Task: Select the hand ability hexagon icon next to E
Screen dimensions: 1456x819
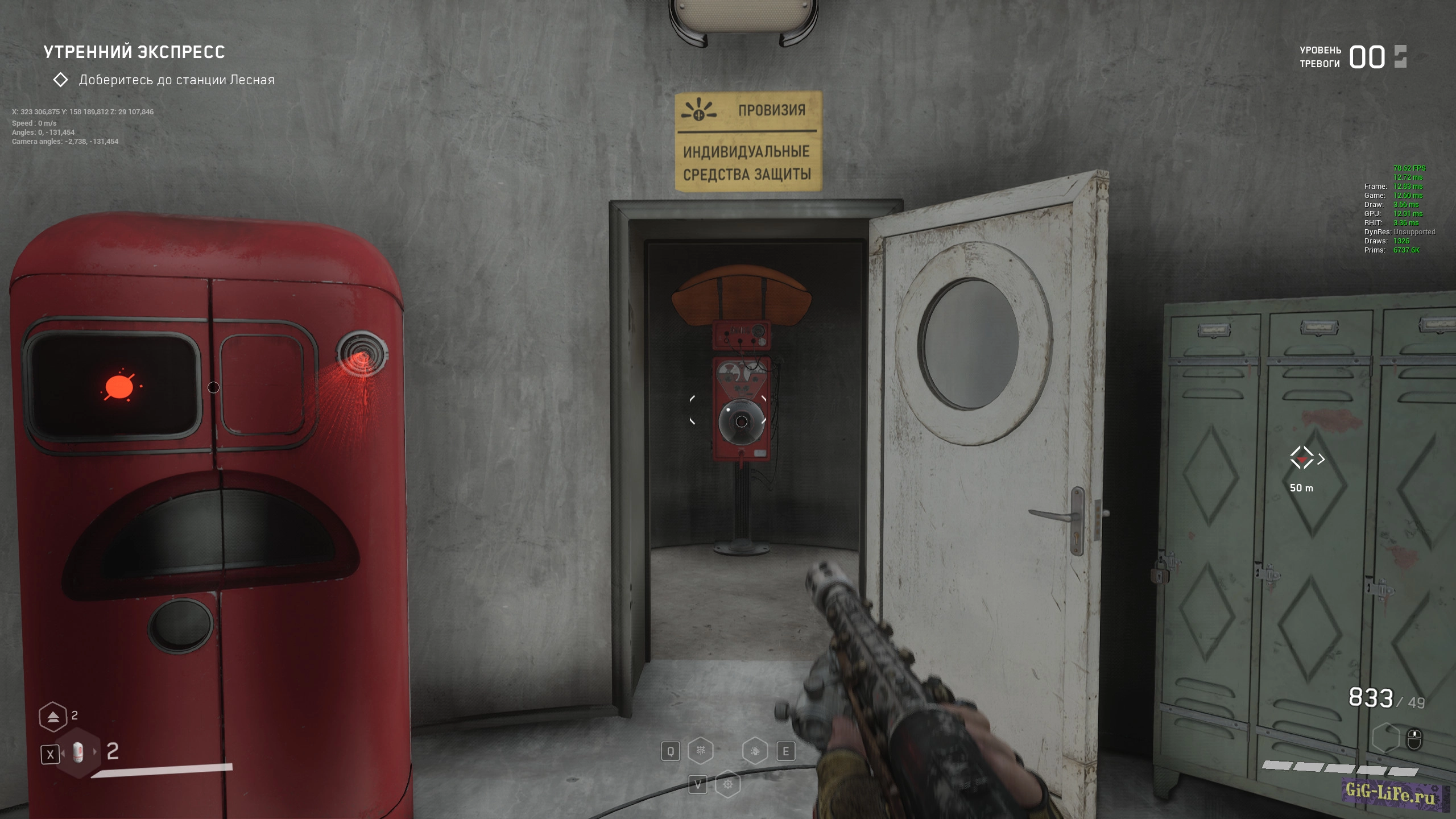Action: [756, 751]
